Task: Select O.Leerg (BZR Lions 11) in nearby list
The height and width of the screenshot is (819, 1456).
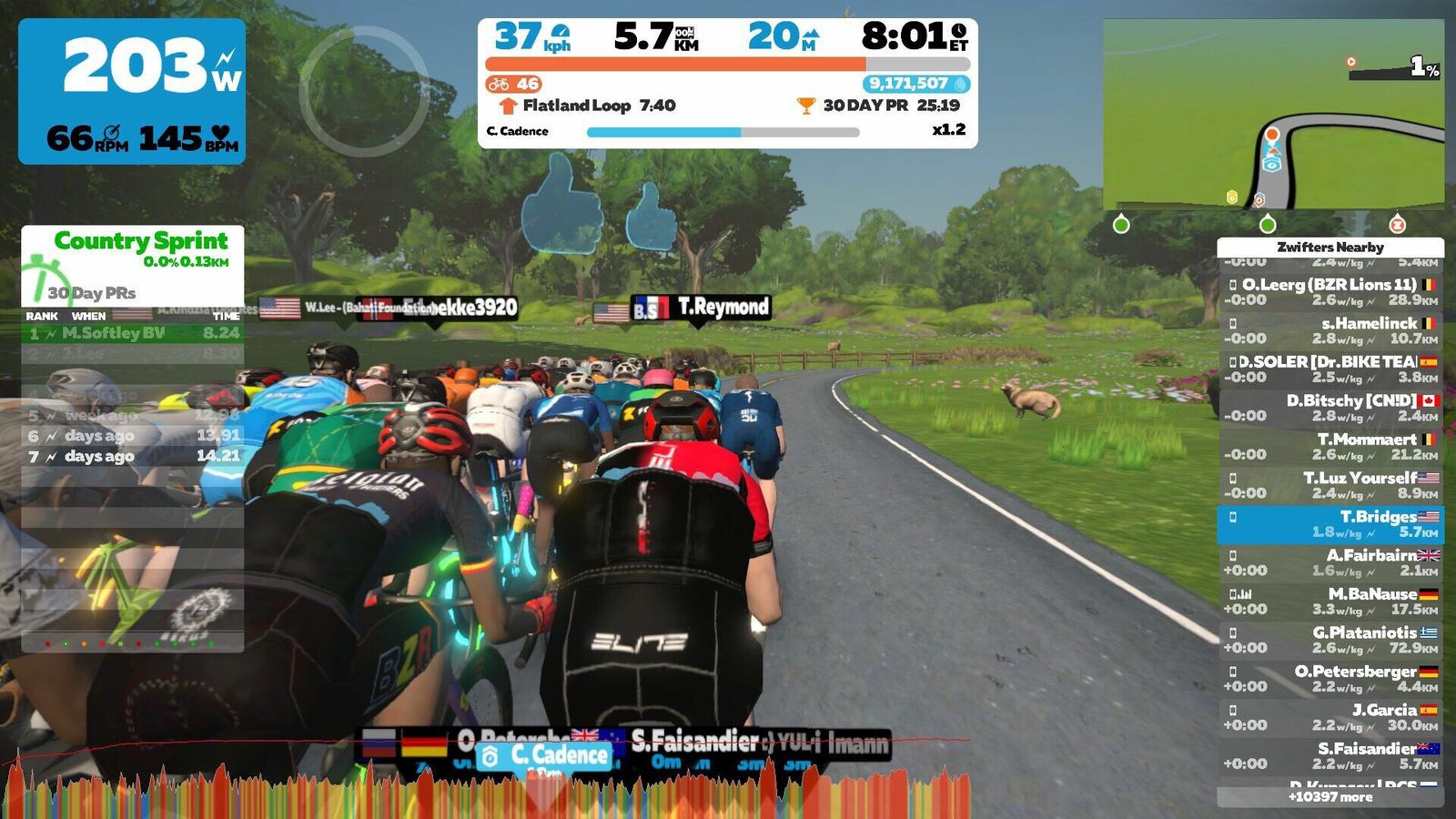Action: (x=1330, y=292)
